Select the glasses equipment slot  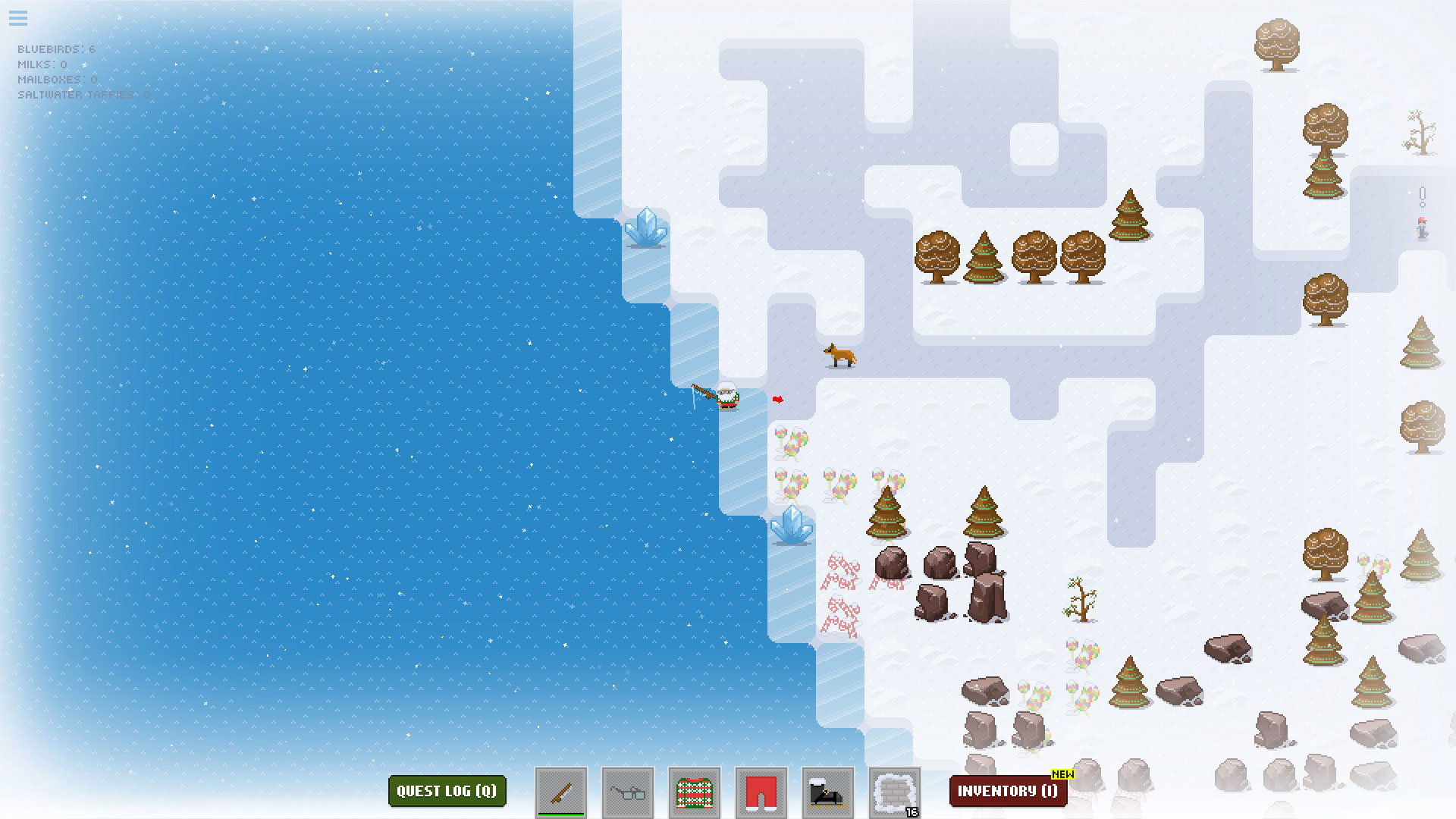point(628,792)
